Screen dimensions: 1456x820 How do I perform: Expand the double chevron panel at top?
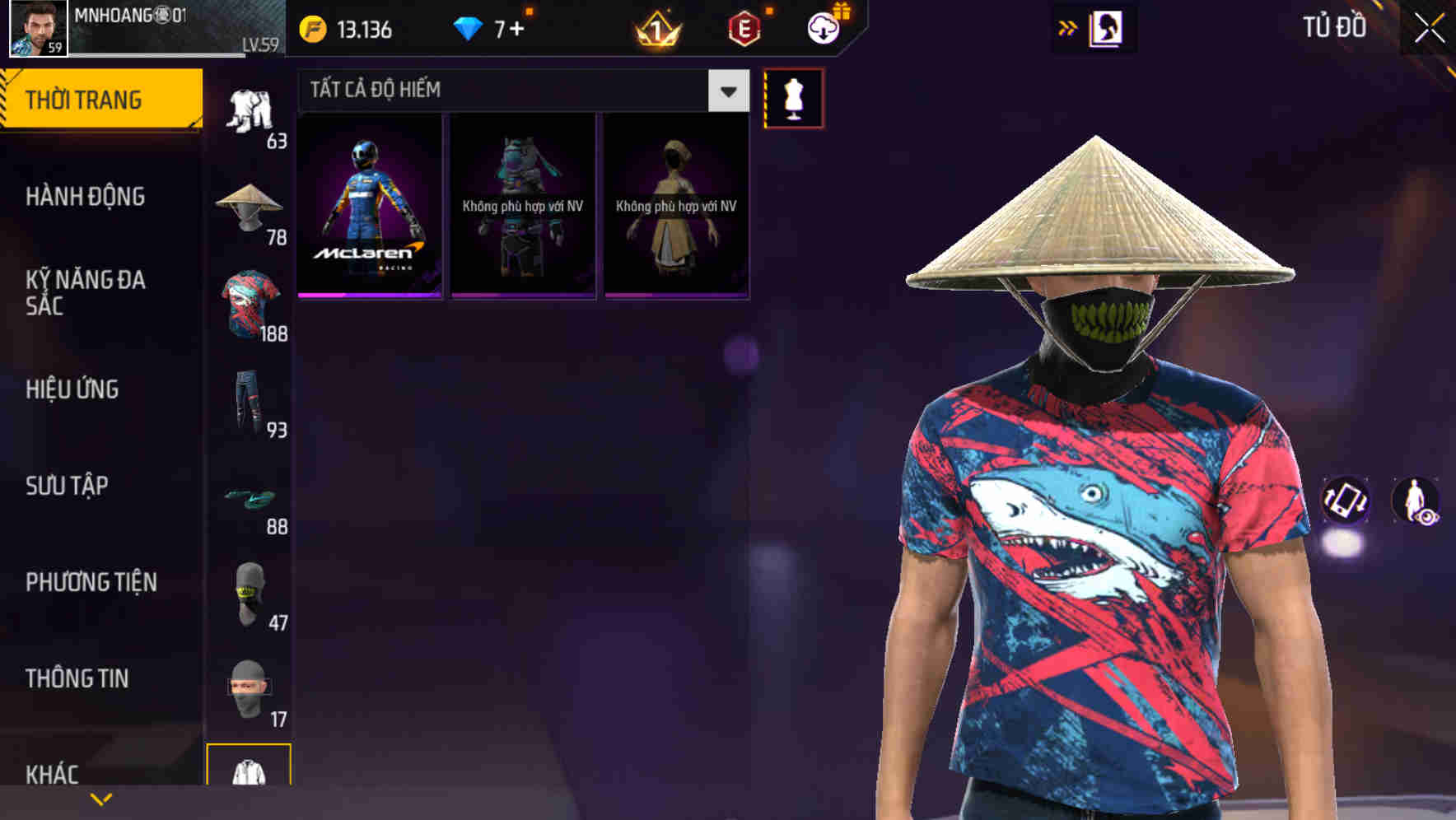coord(1068,26)
